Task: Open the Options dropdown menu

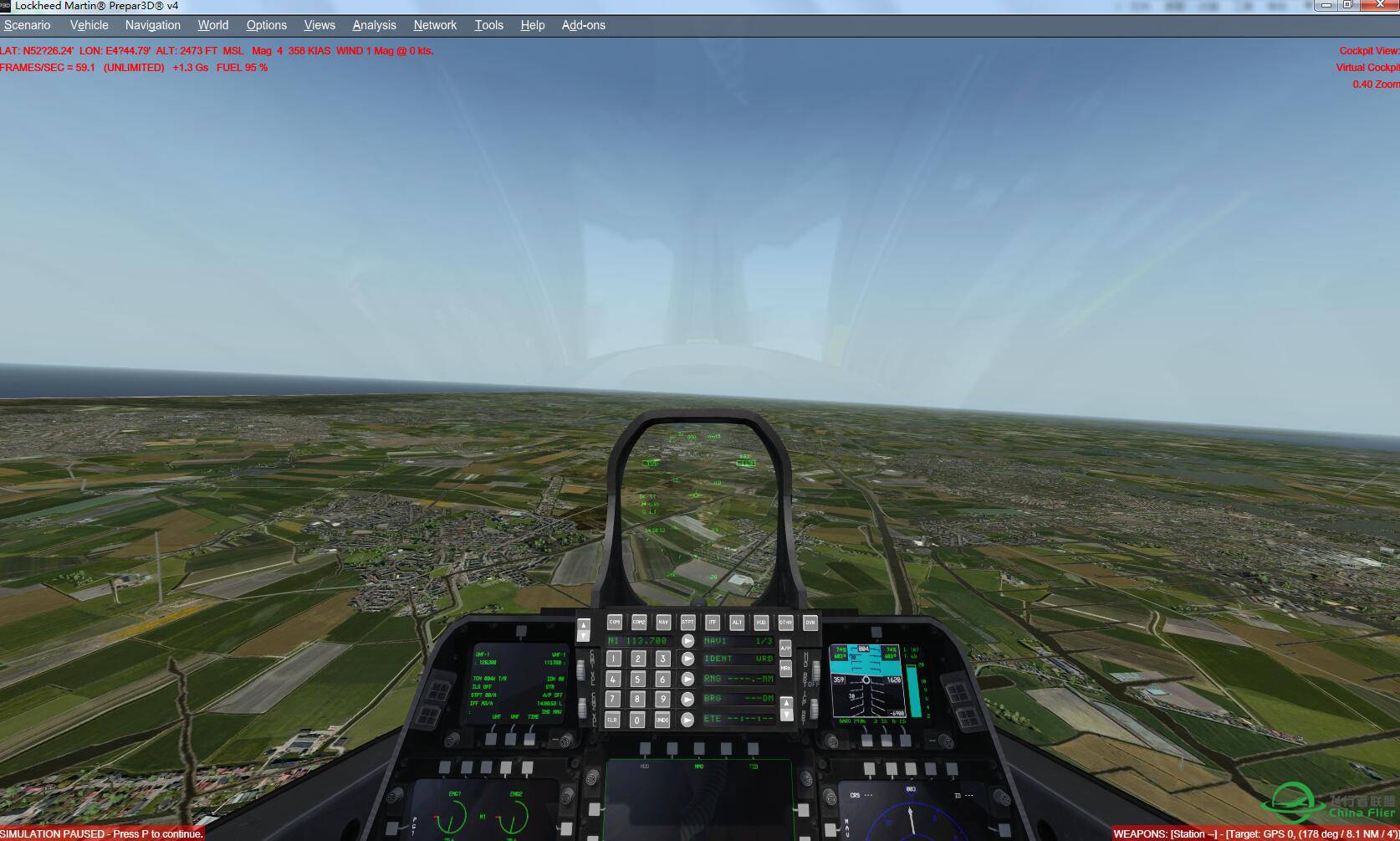Action: click(x=266, y=25)
